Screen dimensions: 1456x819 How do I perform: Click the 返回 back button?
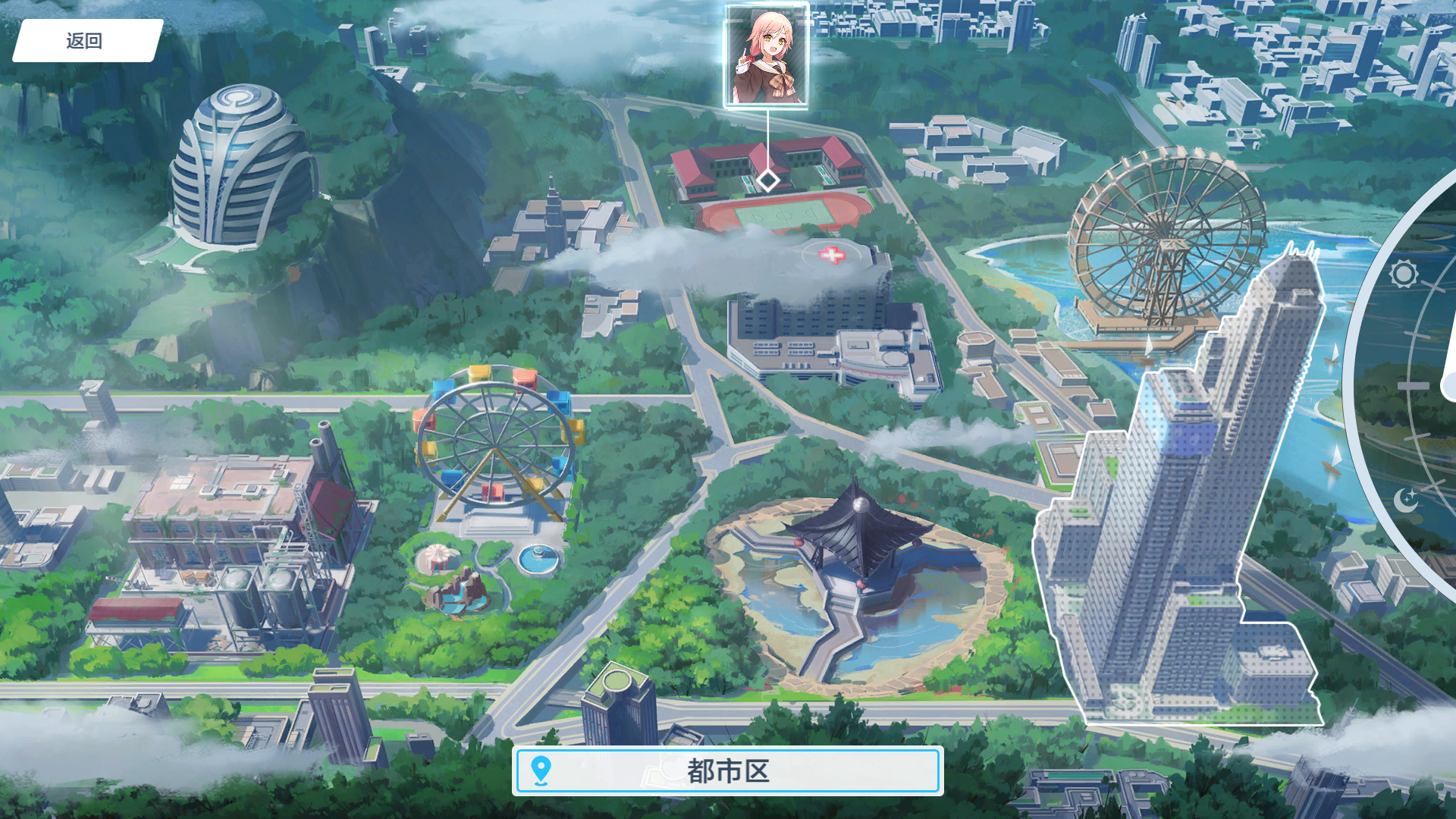click(85, 41)
